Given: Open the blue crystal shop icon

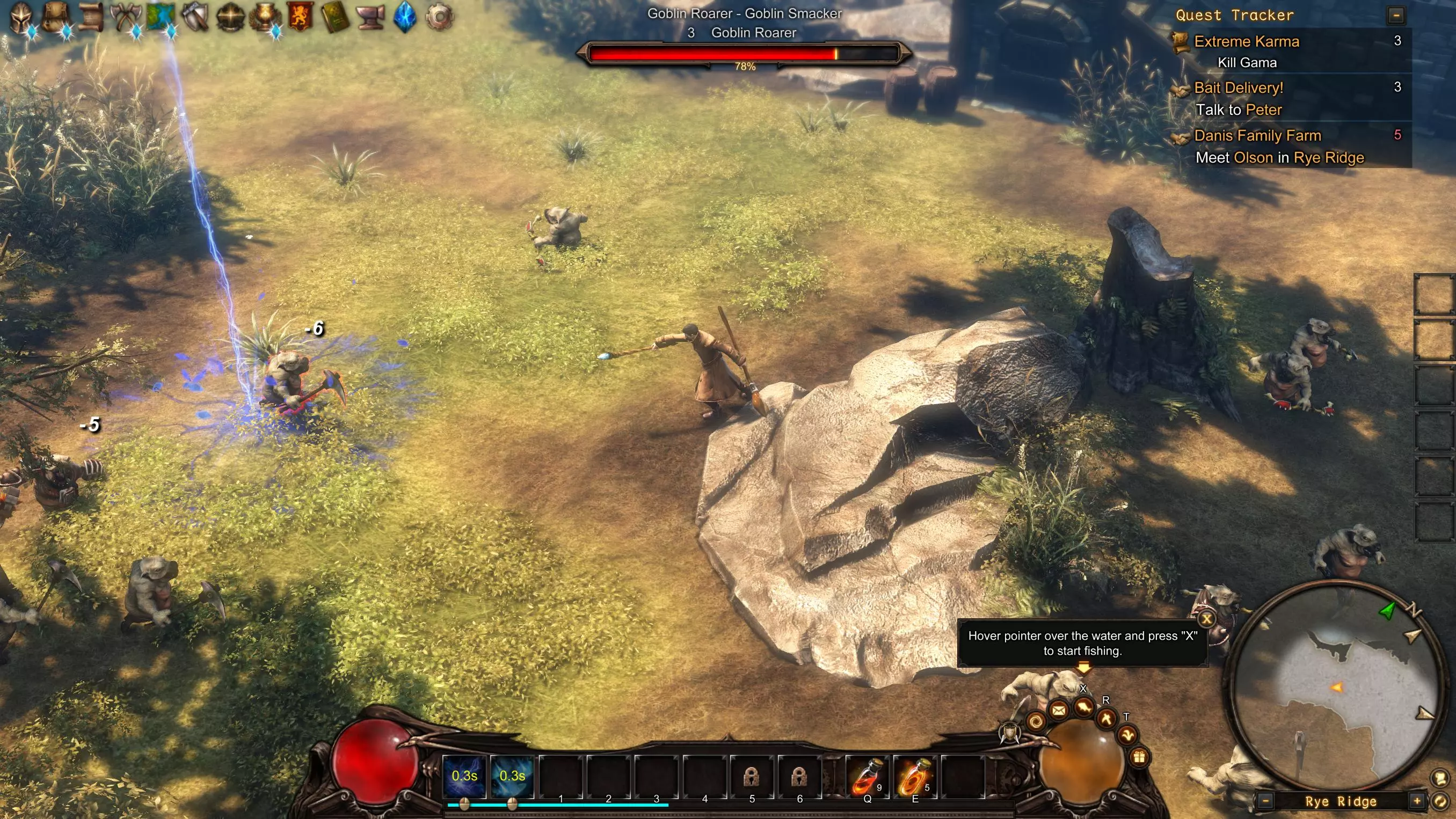Looking at the screenshot, I should [405, 17].
